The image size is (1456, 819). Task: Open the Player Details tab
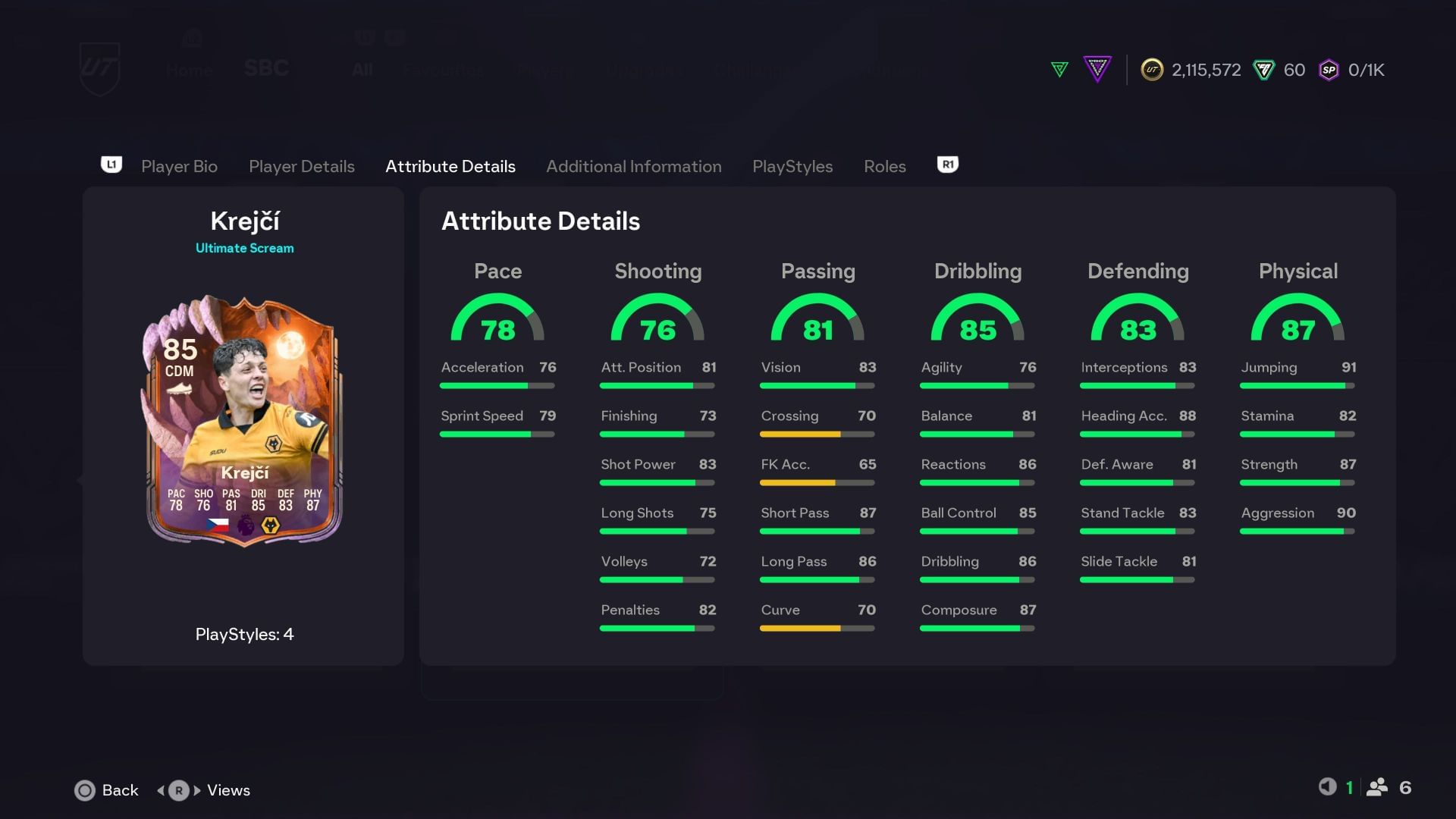(x=302, y=166)
